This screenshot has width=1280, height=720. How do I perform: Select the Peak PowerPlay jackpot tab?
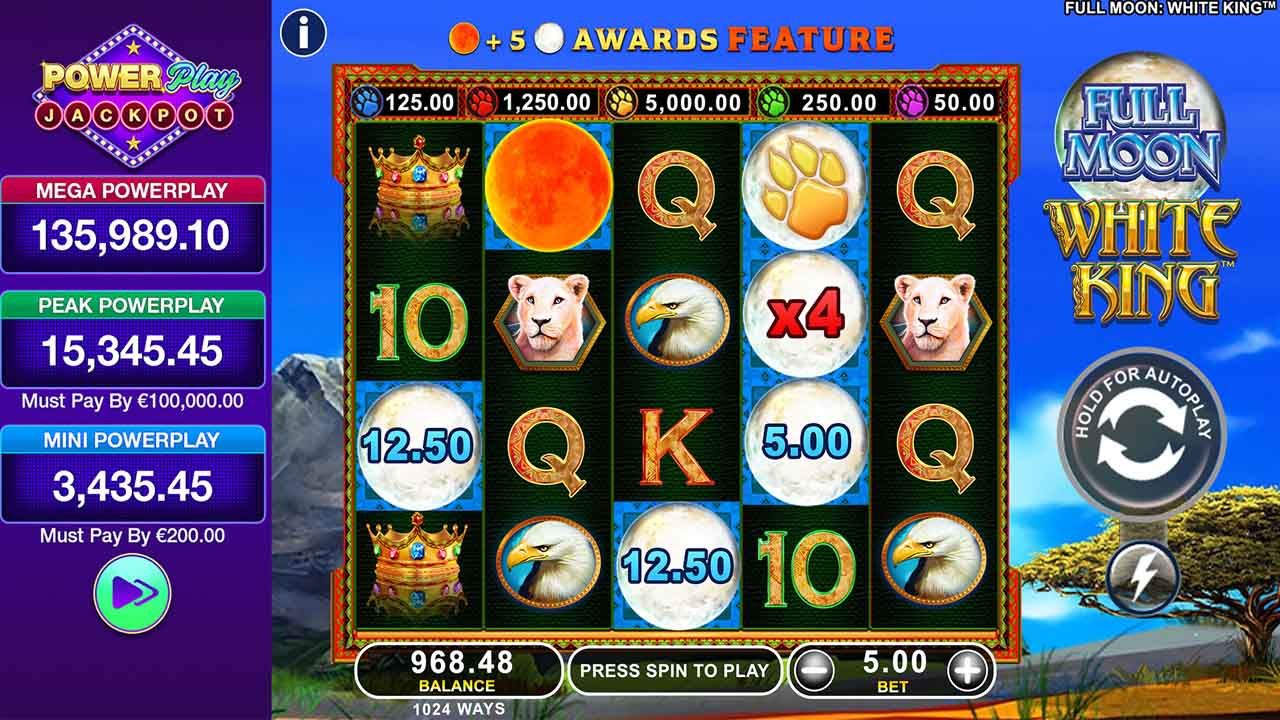(x=131, y=303)
